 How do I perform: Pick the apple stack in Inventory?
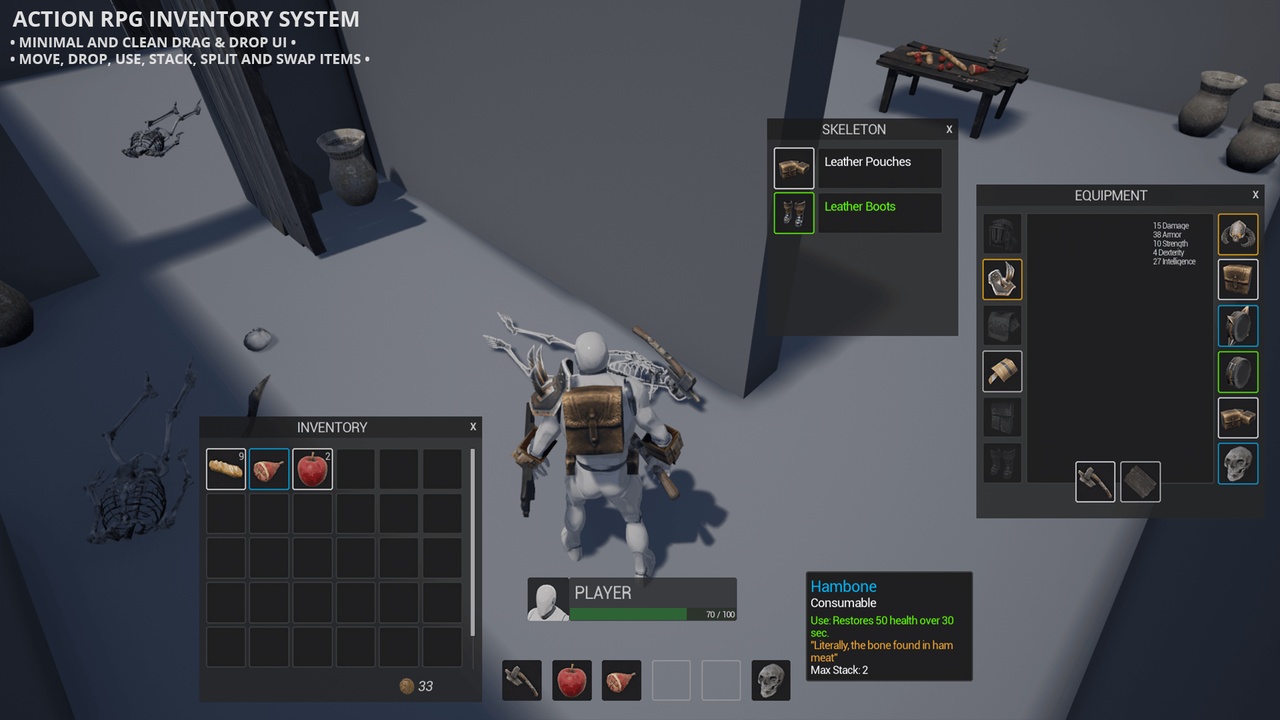point(312,469)
